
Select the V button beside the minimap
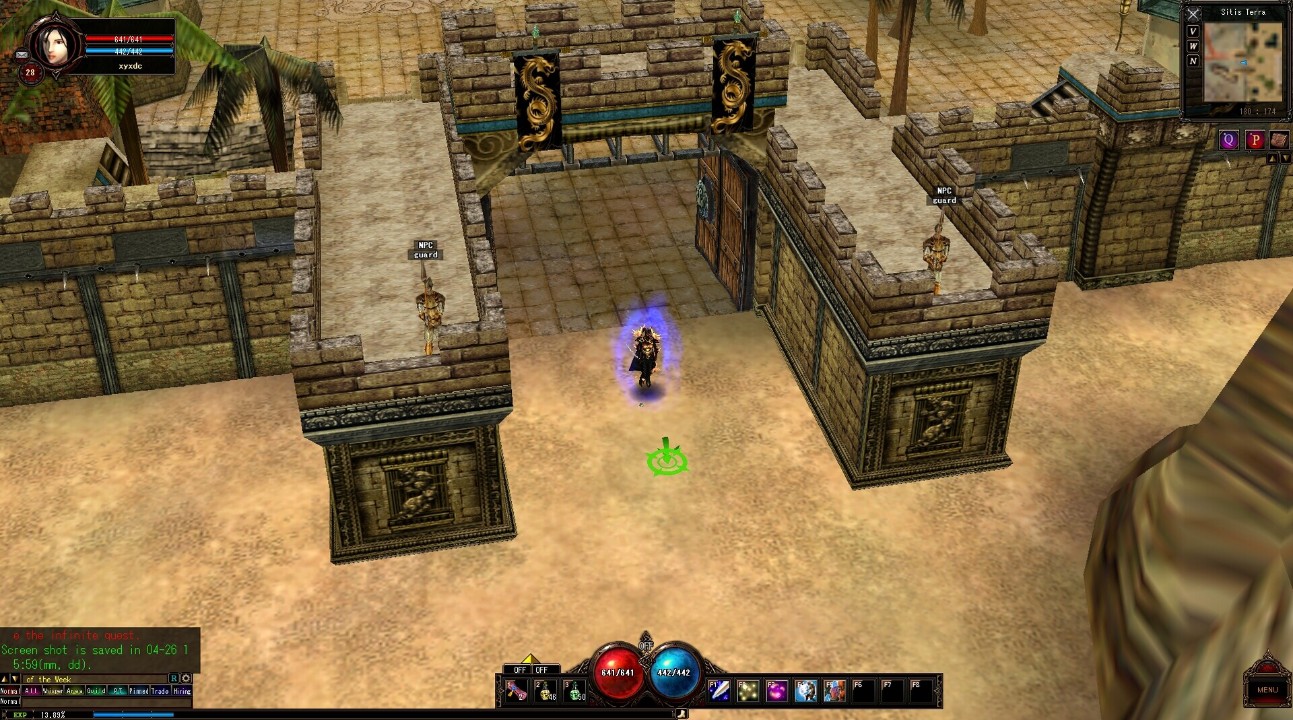1193,31
